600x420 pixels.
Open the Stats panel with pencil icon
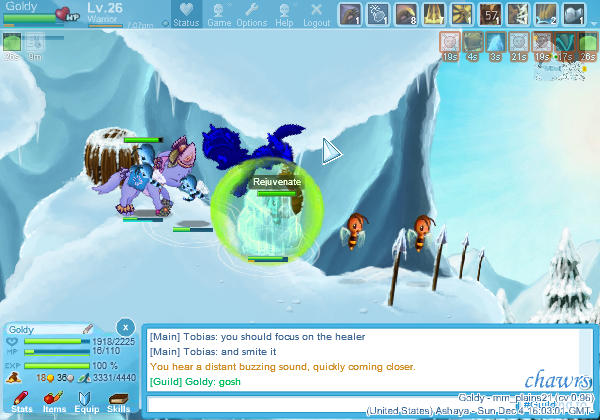point(21,401)
